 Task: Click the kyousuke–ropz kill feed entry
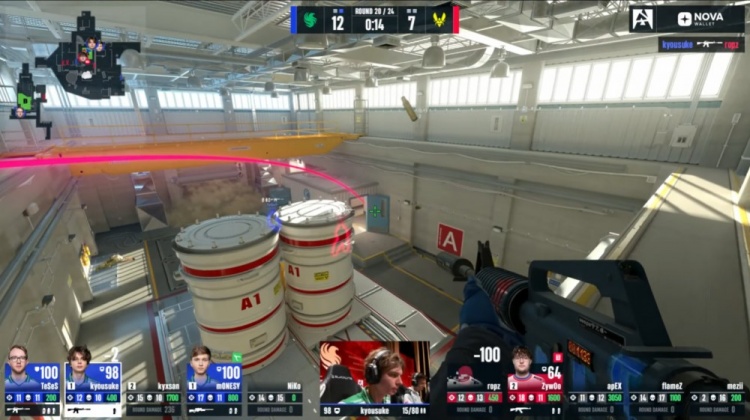(701, 44)
